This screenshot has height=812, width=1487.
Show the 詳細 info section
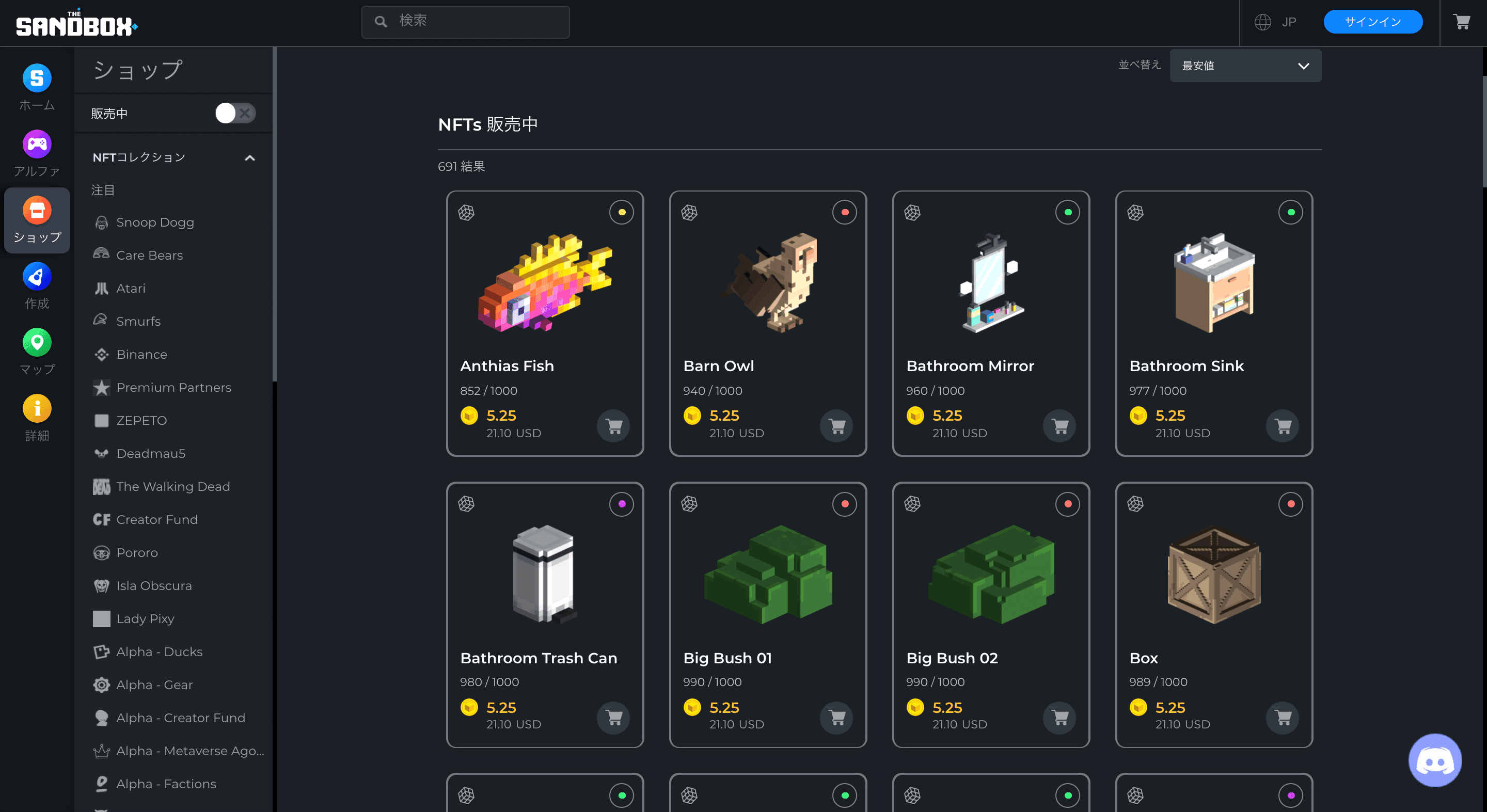point(37,418)
